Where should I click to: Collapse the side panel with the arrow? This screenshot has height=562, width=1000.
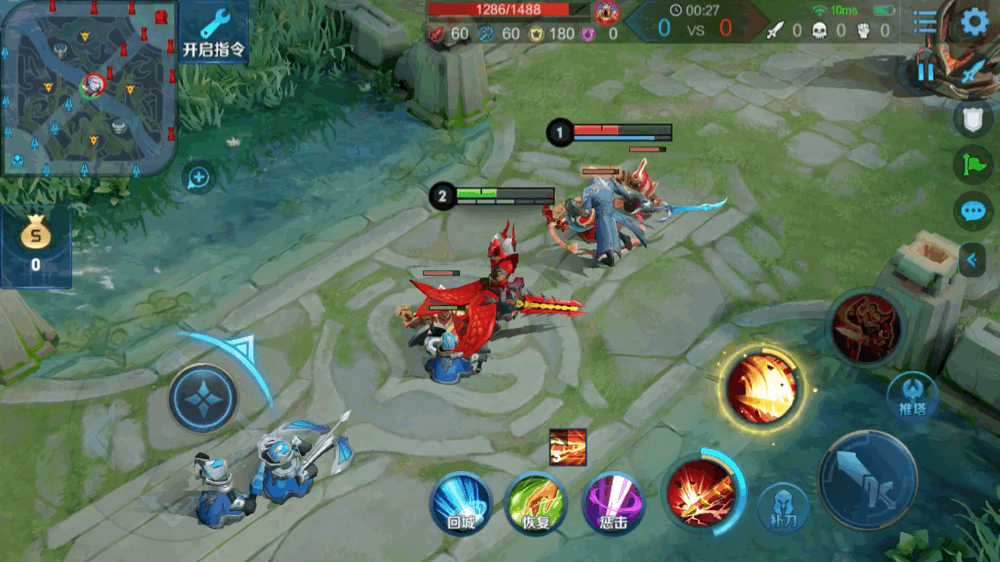coord(970,261)
